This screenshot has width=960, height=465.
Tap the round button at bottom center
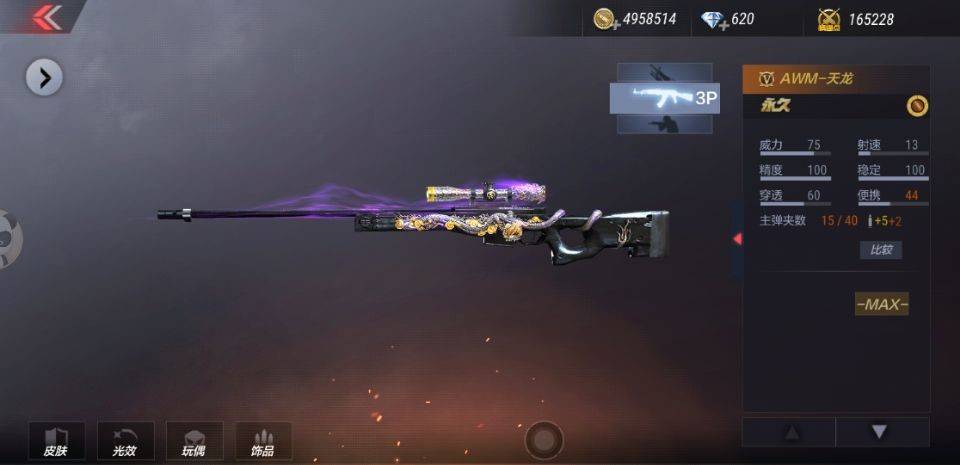pos(543,440)
